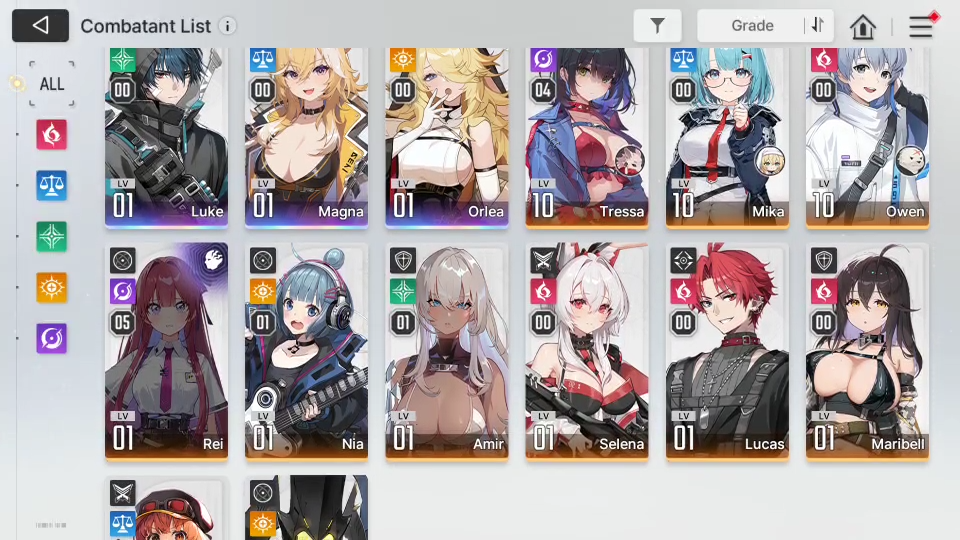960x540 pixels.
Task: Pick the Rei combatant card
Action: (166, 350)
